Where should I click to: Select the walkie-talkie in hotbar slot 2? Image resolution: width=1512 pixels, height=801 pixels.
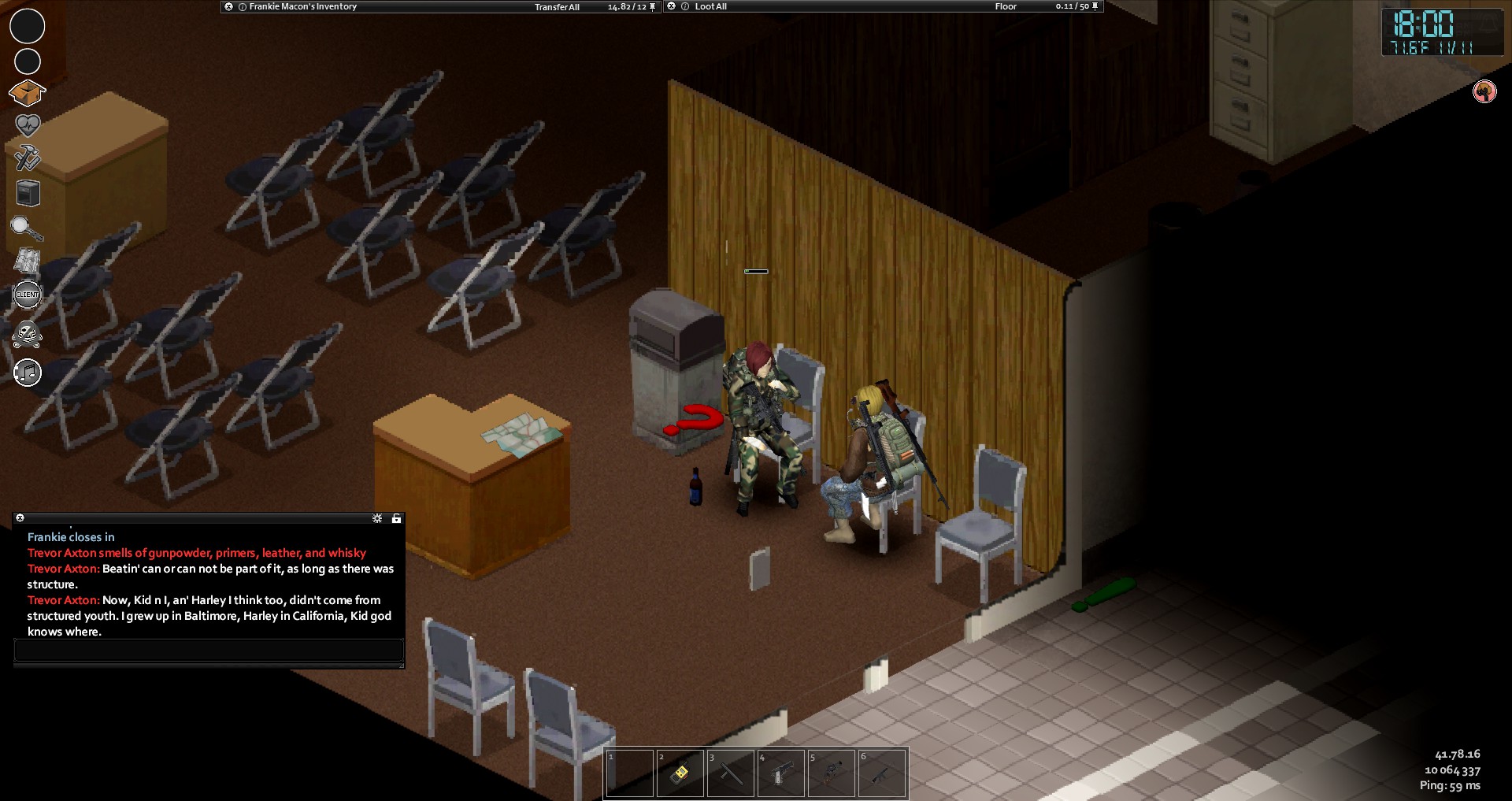680,773
